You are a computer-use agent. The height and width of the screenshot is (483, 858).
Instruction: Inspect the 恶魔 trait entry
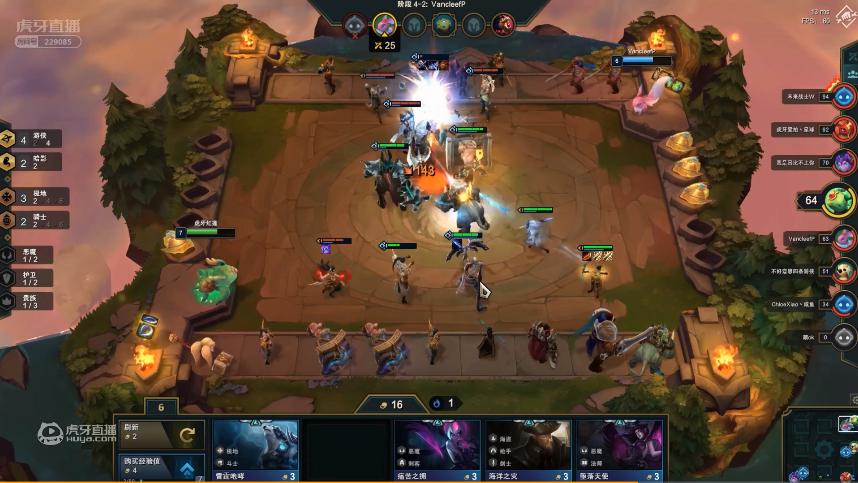(28, 254)
